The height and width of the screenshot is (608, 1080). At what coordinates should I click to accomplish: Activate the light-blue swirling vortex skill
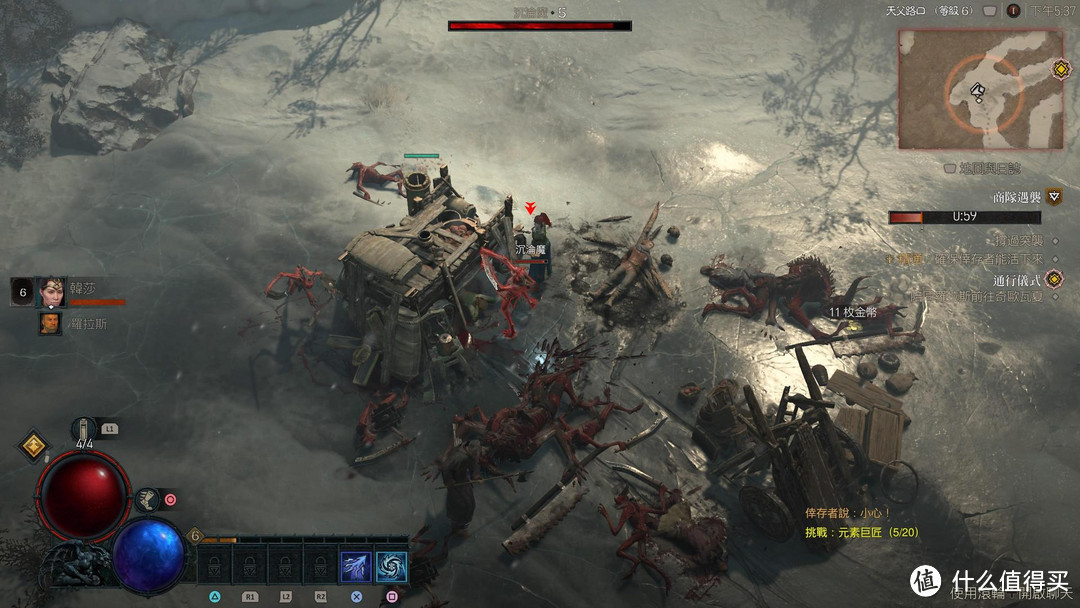click(x=391, y=567)
